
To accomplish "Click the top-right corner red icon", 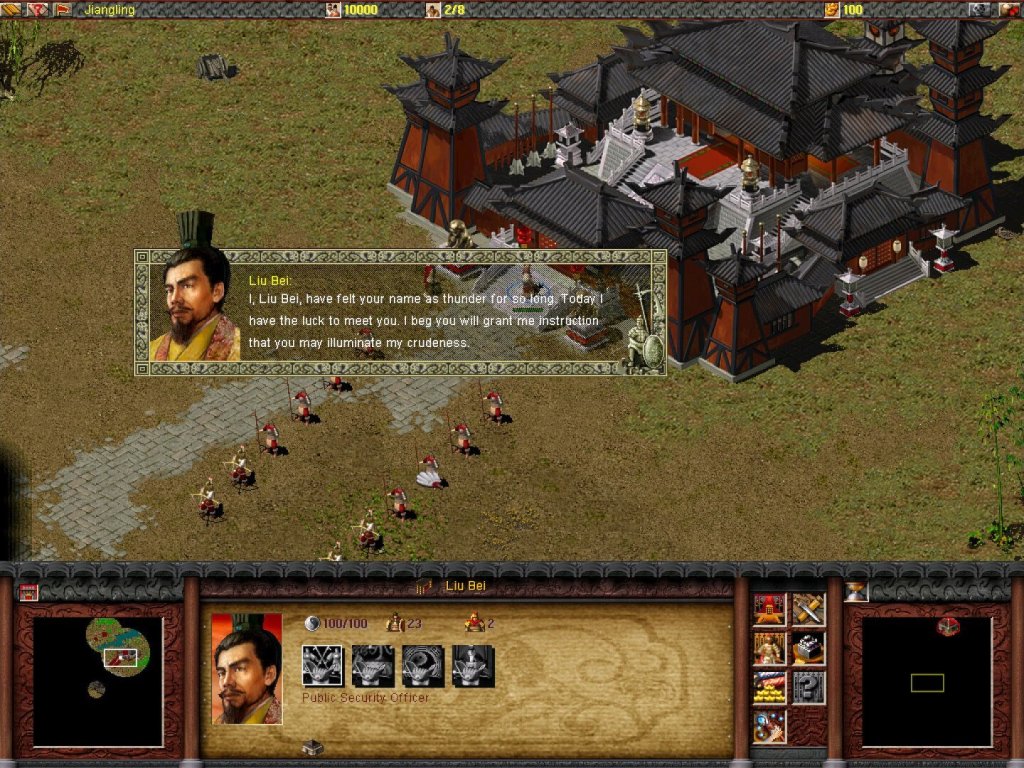I will (1009, 9).
